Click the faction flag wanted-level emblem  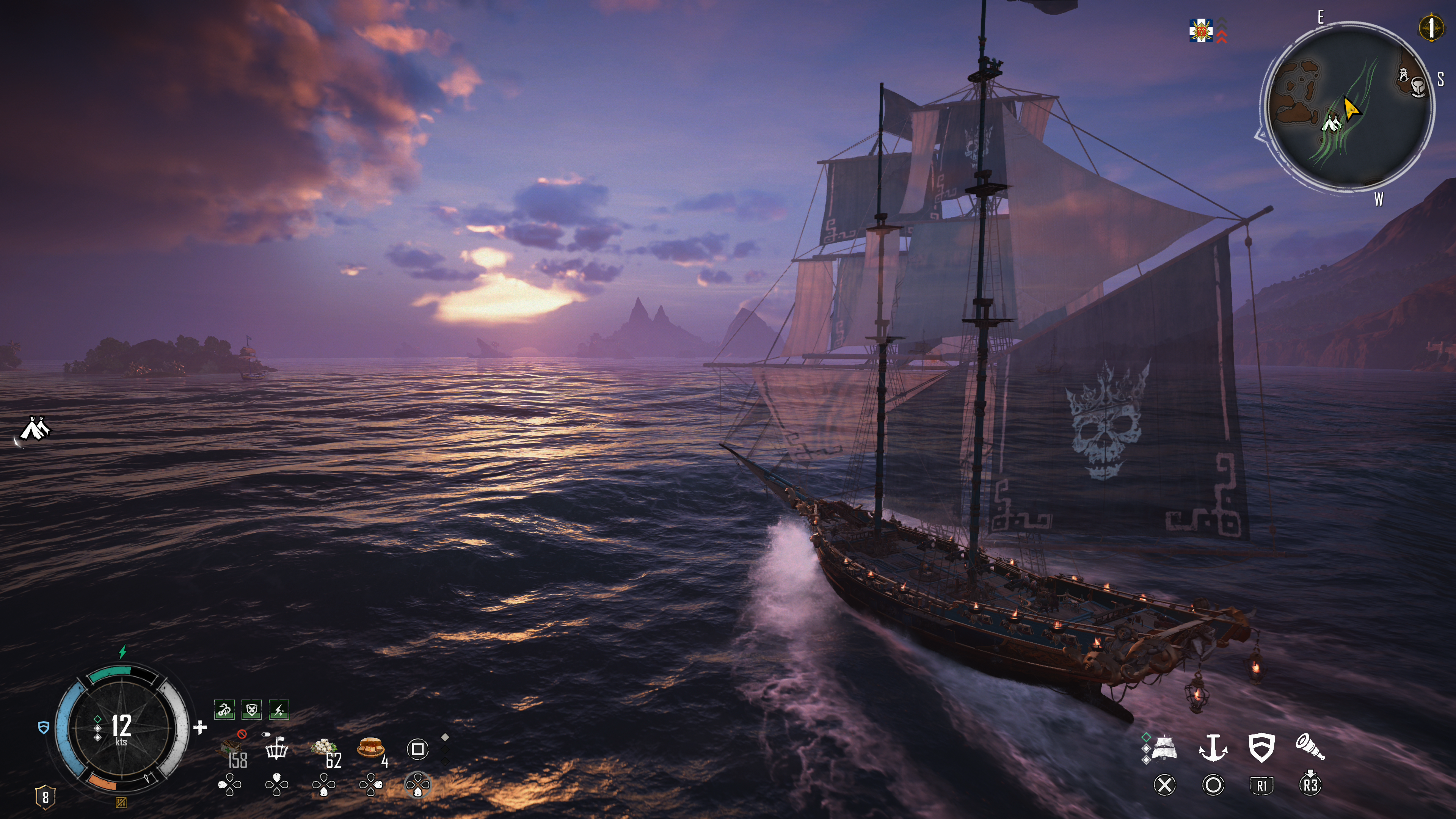[1200, 30]
